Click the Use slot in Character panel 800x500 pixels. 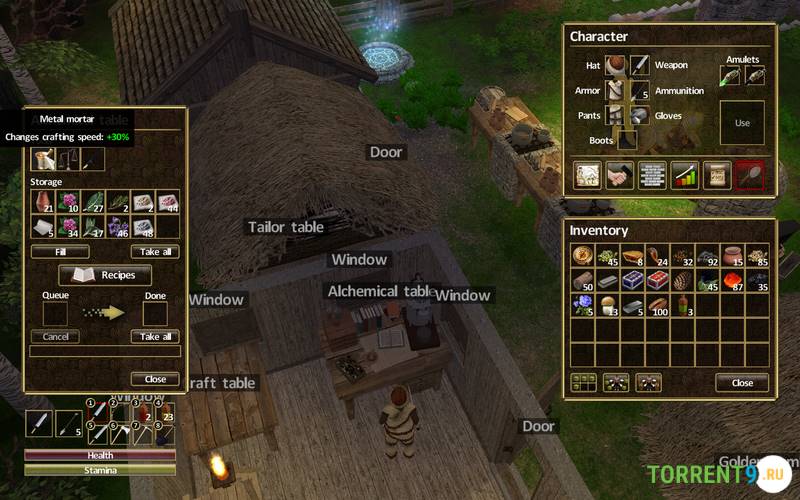pos(742,122)
